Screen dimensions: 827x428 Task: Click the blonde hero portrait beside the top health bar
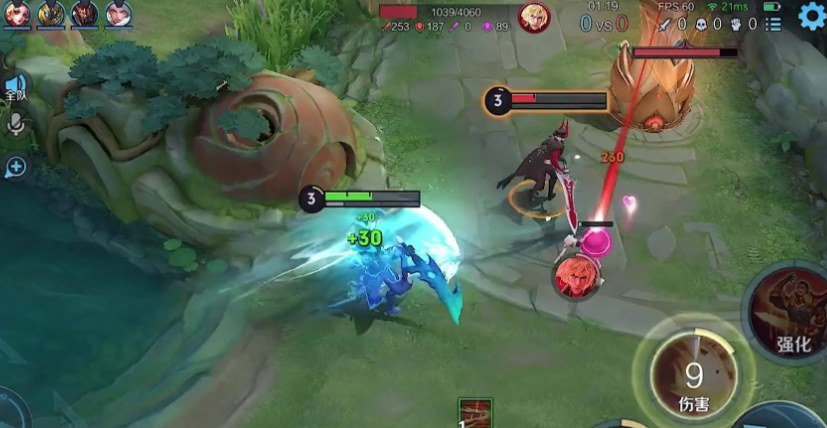pyautogui.click(x=534, y=17)
